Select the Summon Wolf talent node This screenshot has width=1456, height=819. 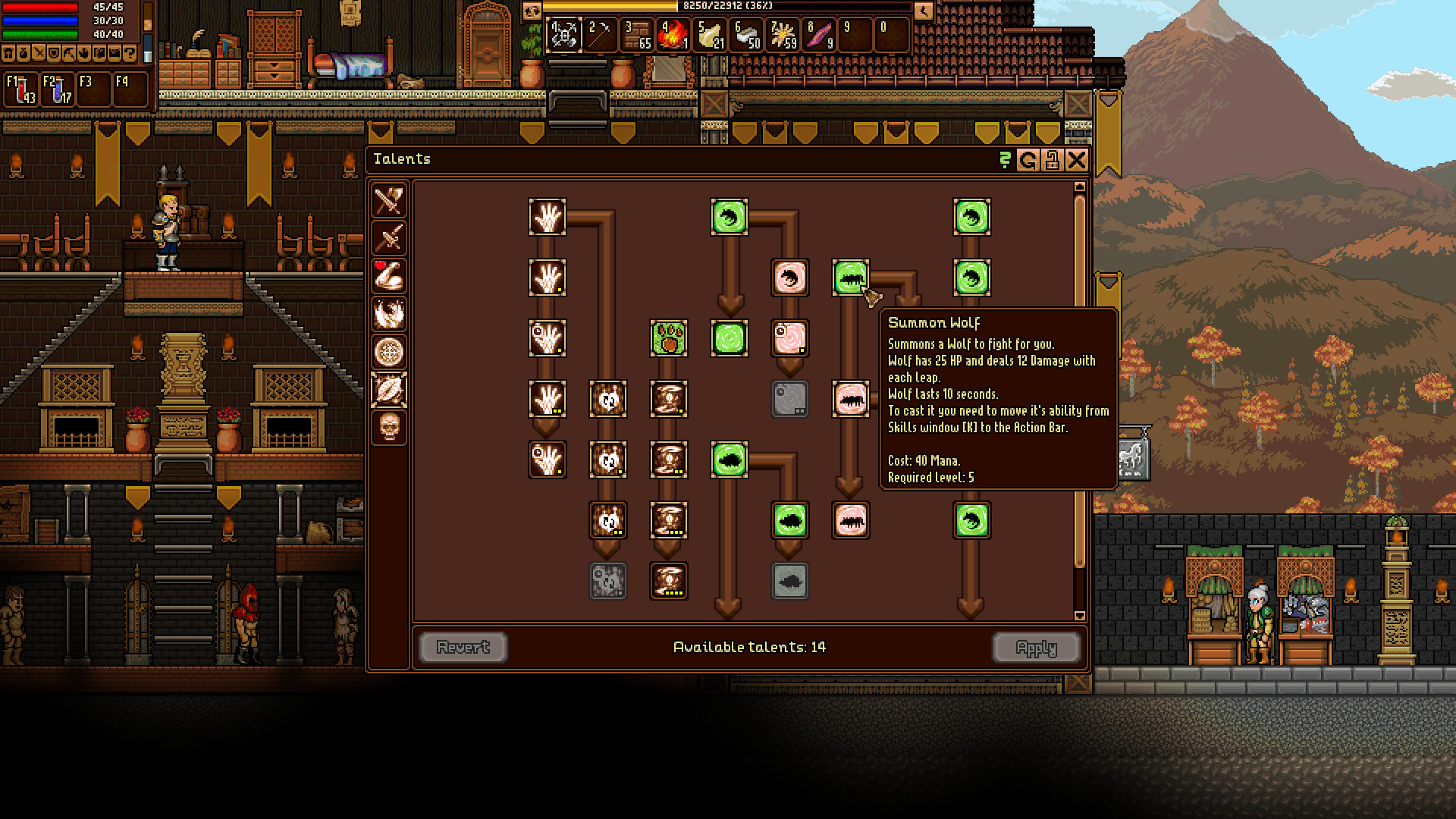pos(850,278)
